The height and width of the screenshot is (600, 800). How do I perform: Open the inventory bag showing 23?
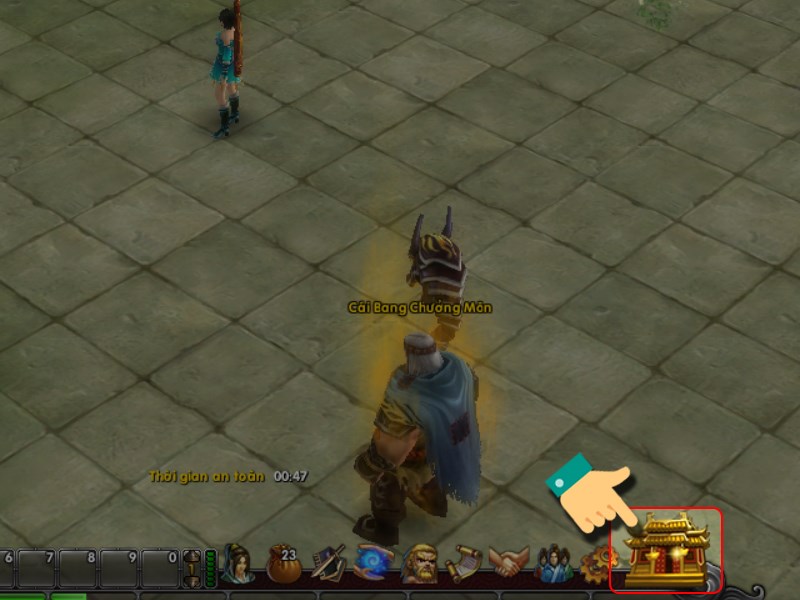click(284, 566)
